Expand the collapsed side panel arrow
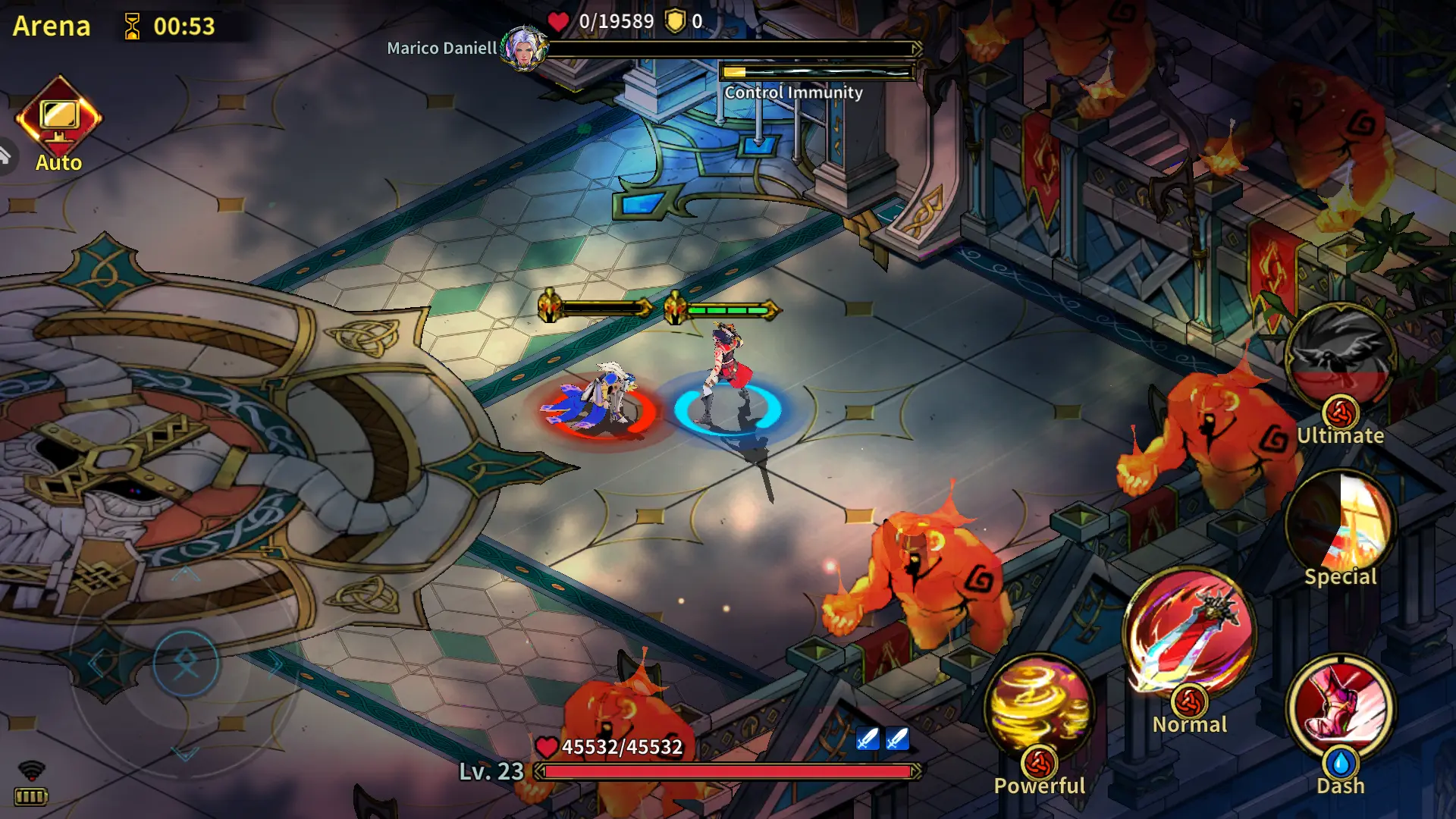This screenshot has height=819, width=1456. point(6,156)
